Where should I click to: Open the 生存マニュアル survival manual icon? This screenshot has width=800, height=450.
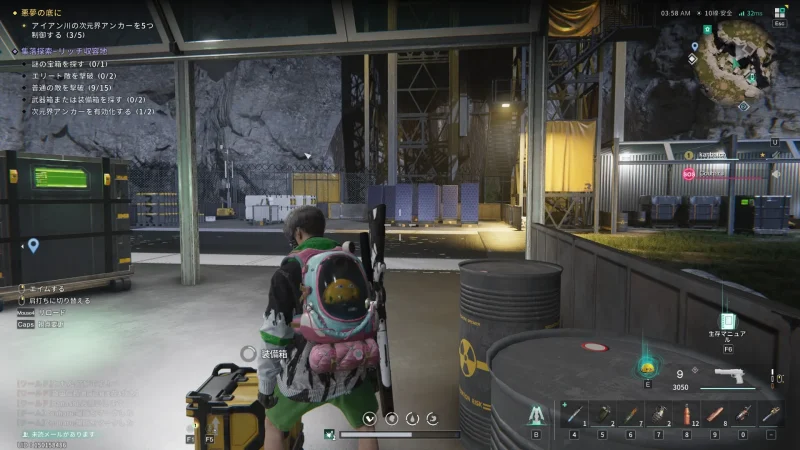tap(727, 322)
